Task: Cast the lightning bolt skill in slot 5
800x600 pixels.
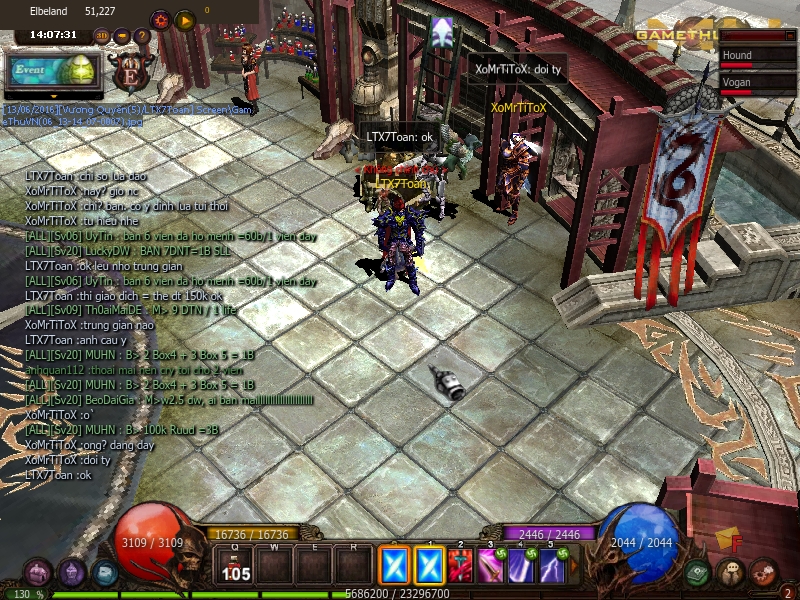Action: [551, 566]
